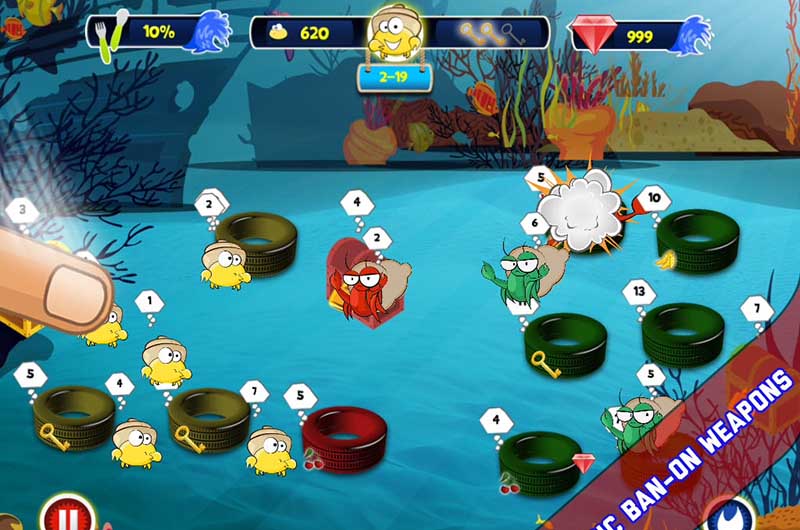This screenshot has width=800, height=530.
Task: Pause the game with the red button
Action: (x=66, y=517)
